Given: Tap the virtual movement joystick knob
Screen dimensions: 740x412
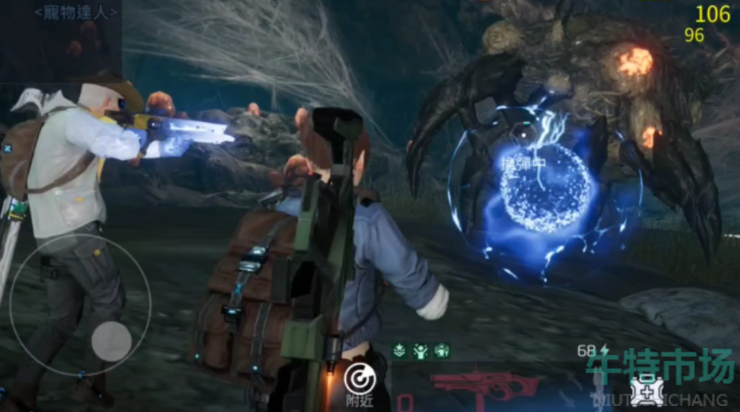Looking at the screenshot, I should coord(111,342).
